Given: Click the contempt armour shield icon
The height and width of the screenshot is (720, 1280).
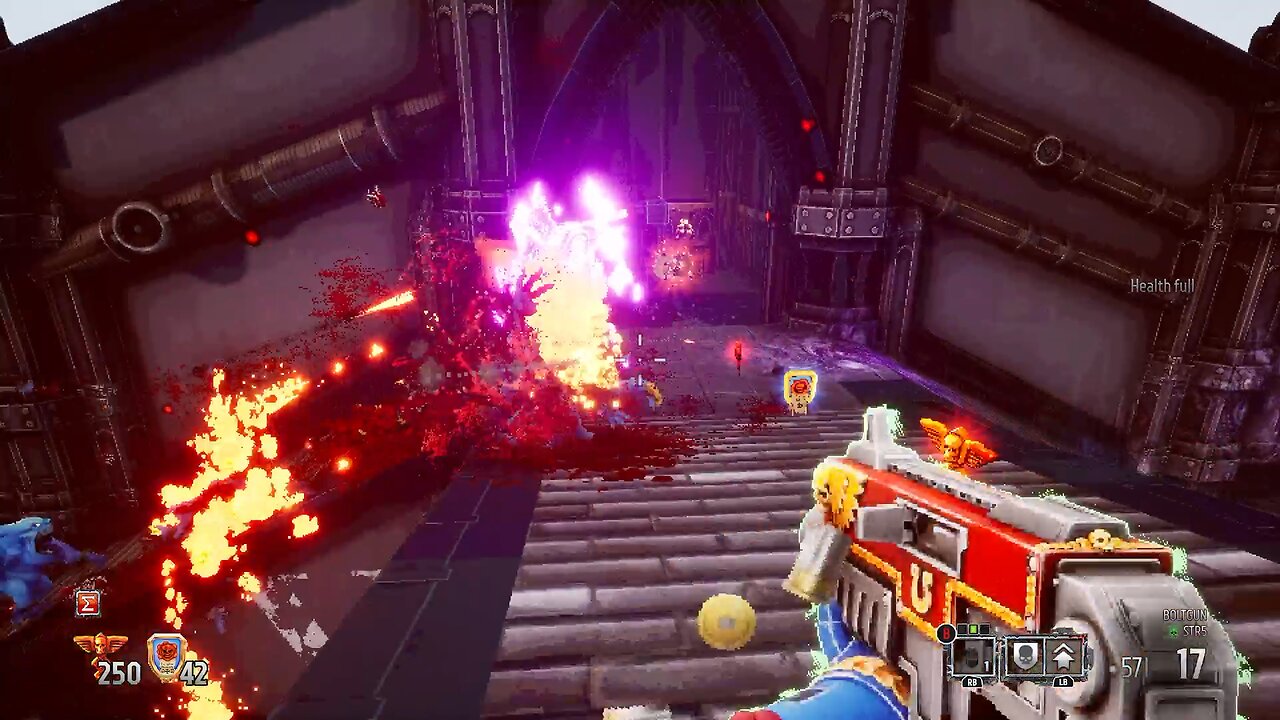Looking at the screenshot, I should click(x=166, y=655).
